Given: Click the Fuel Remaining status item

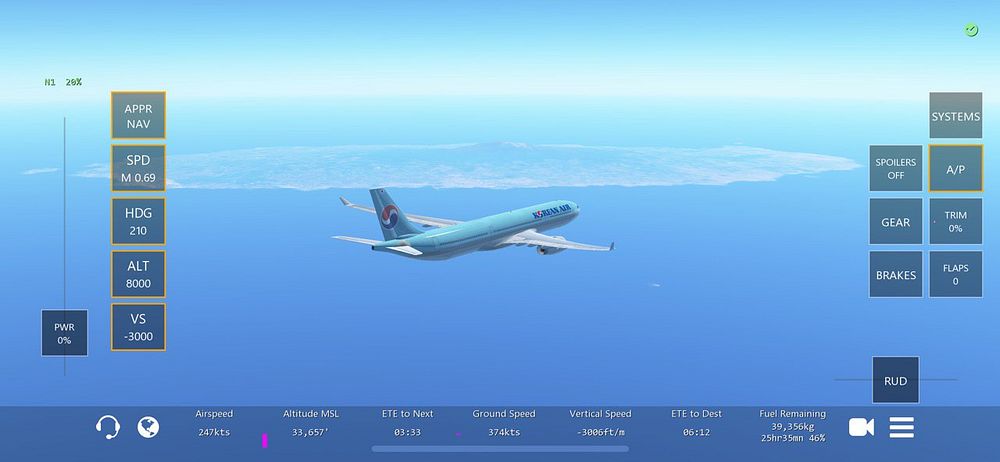Looking at the screenshot, I should (x=791, y=425).
